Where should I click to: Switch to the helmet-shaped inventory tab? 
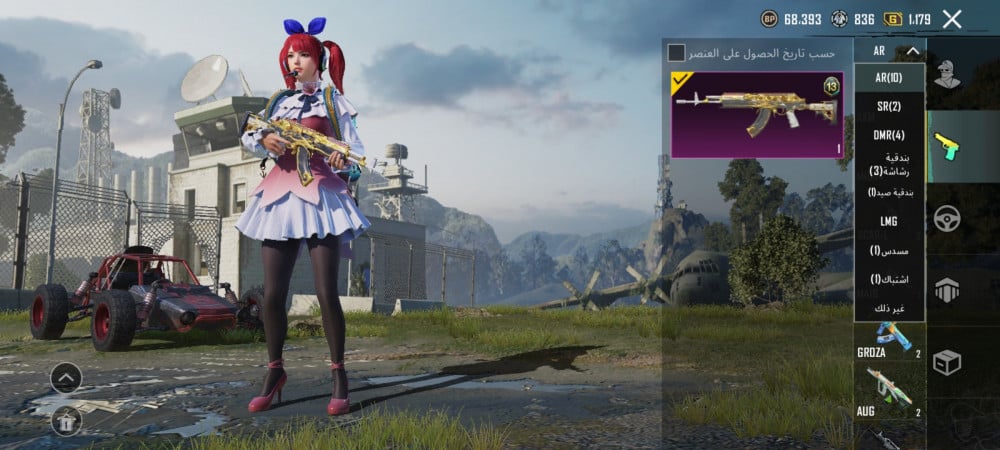point(946,290)
